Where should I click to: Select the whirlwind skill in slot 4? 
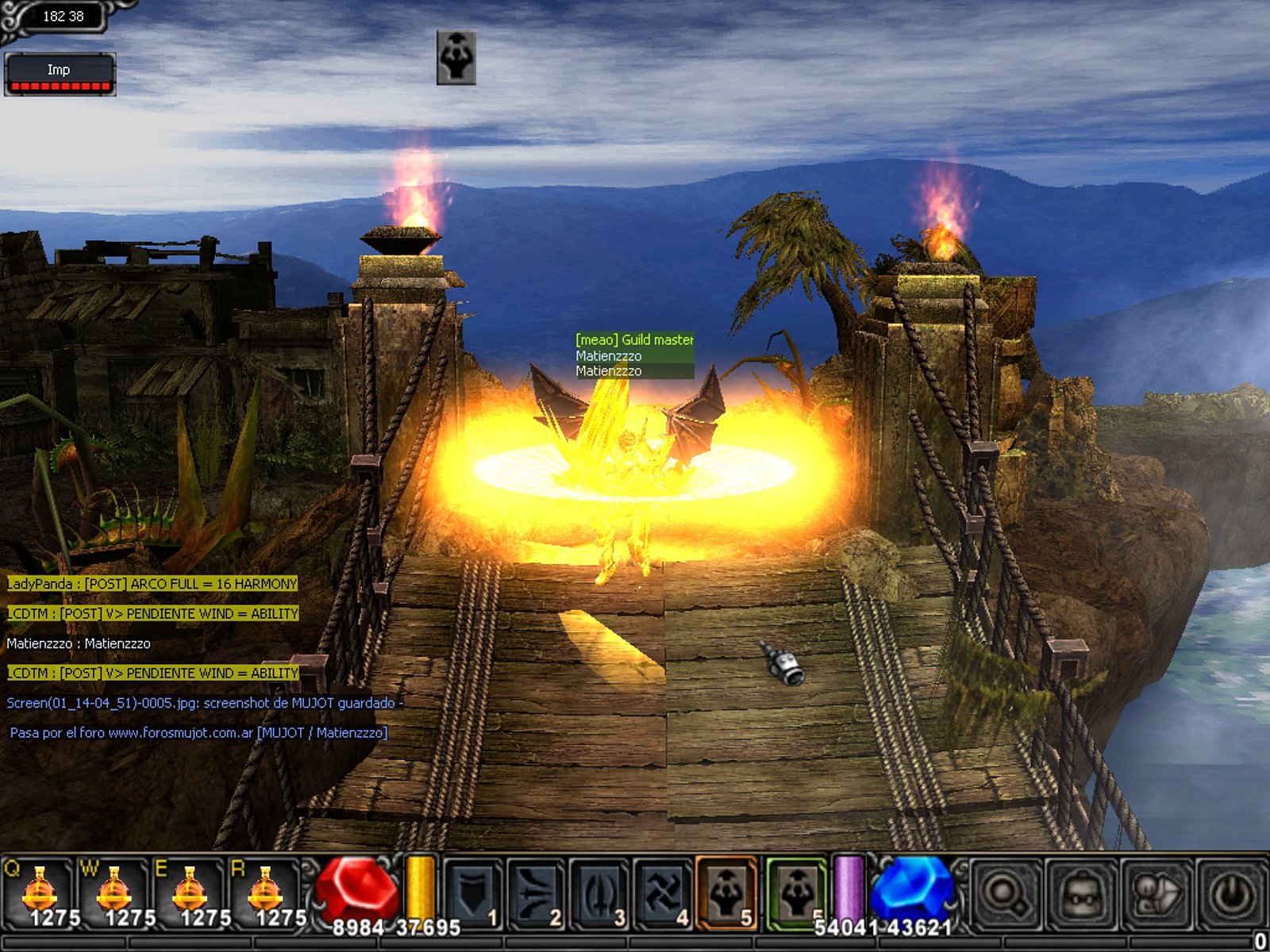point(661,894)
